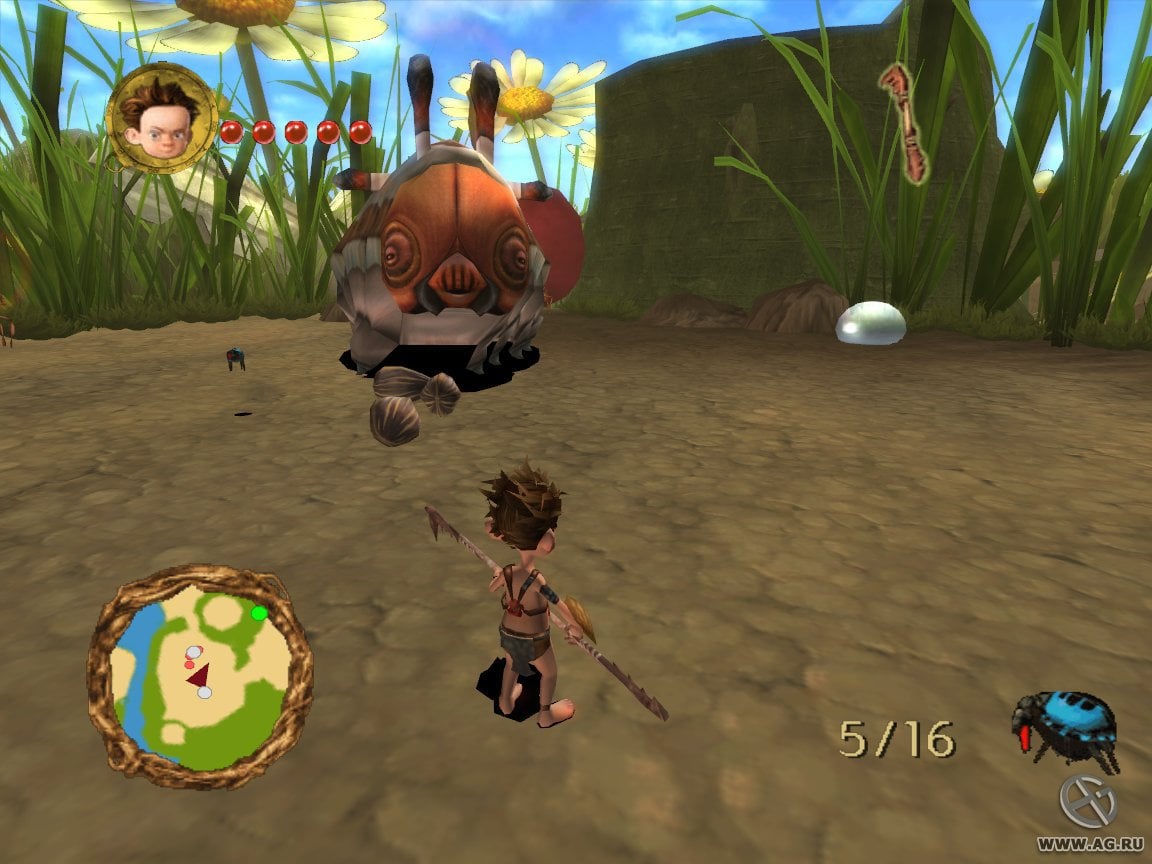Select the equipped weapon icon
1152x864 pixels.
(x=905, y=122)
